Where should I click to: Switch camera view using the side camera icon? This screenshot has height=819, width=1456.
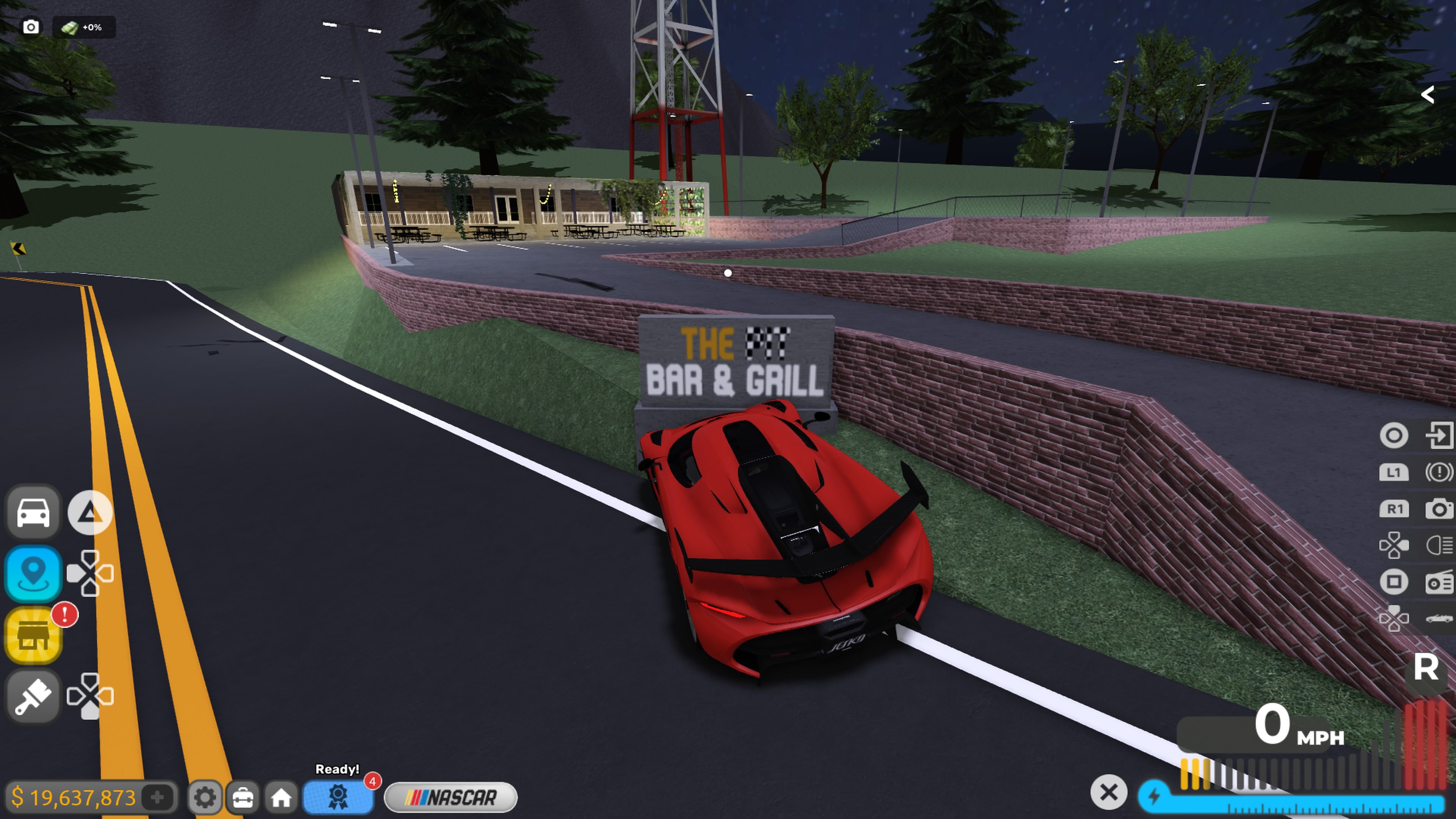(x=1438, y=509)
